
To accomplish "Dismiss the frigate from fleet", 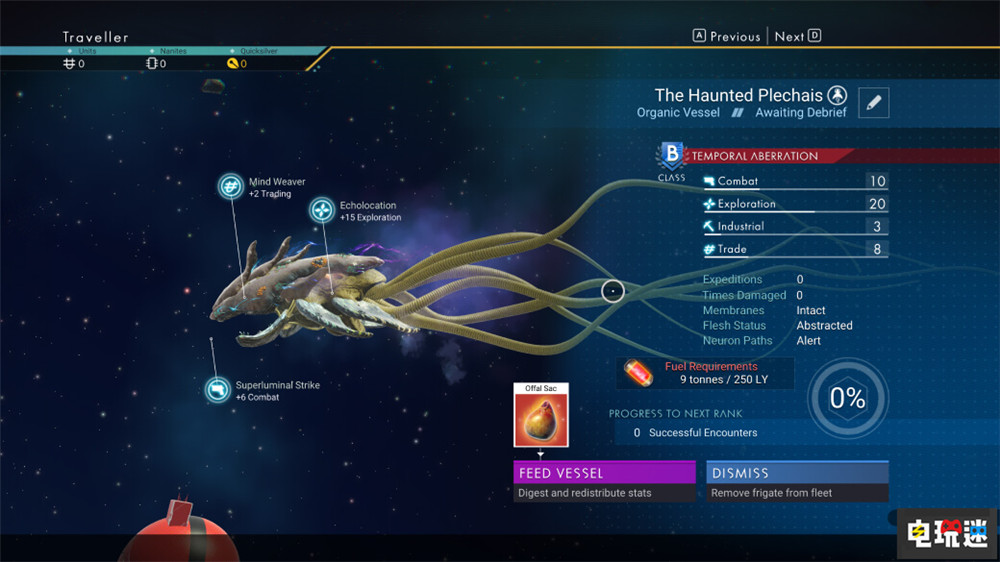I will [797, 472].
